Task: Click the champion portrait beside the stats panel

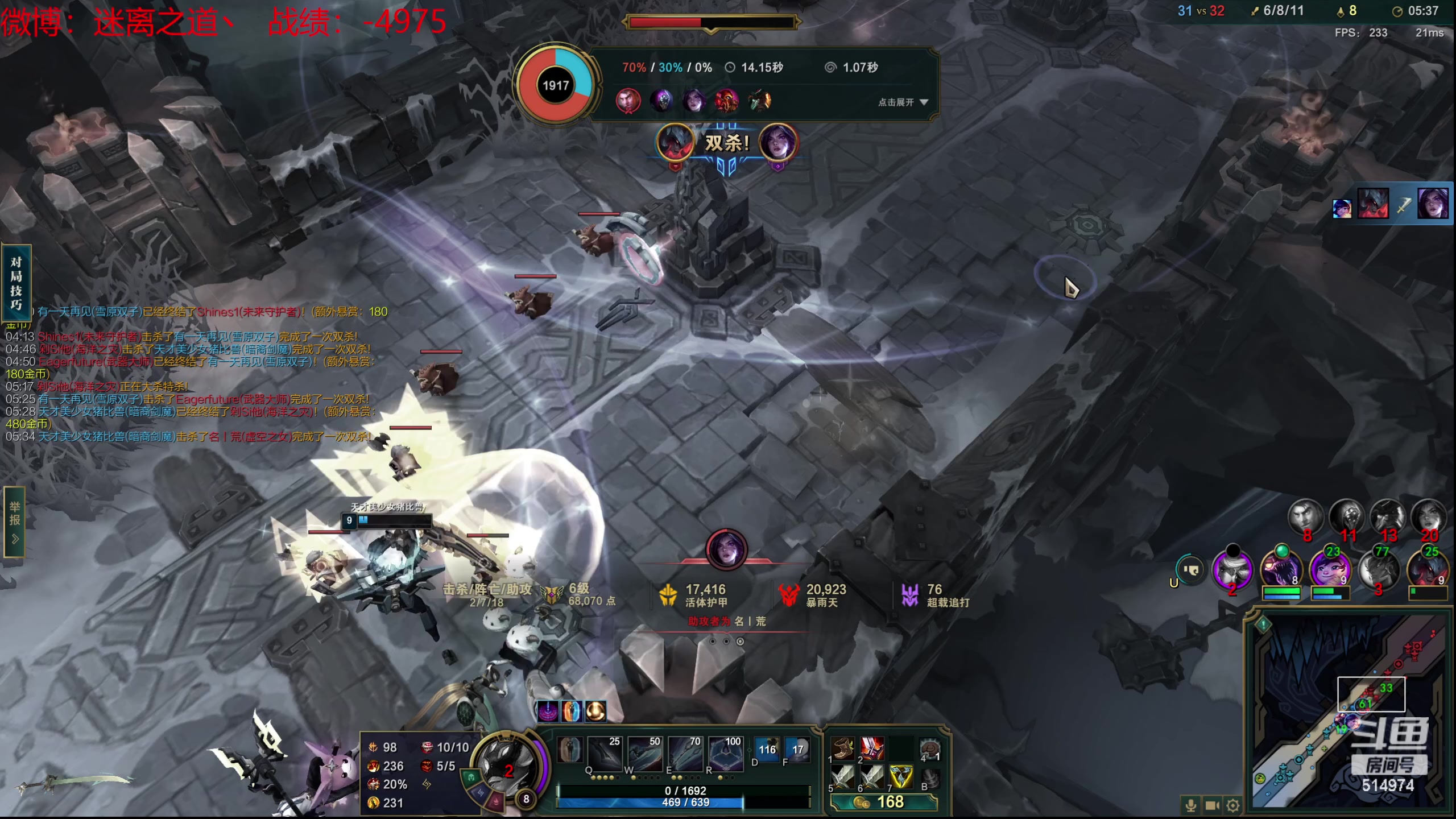Action: pyautogui.click(x=506, y=768)
